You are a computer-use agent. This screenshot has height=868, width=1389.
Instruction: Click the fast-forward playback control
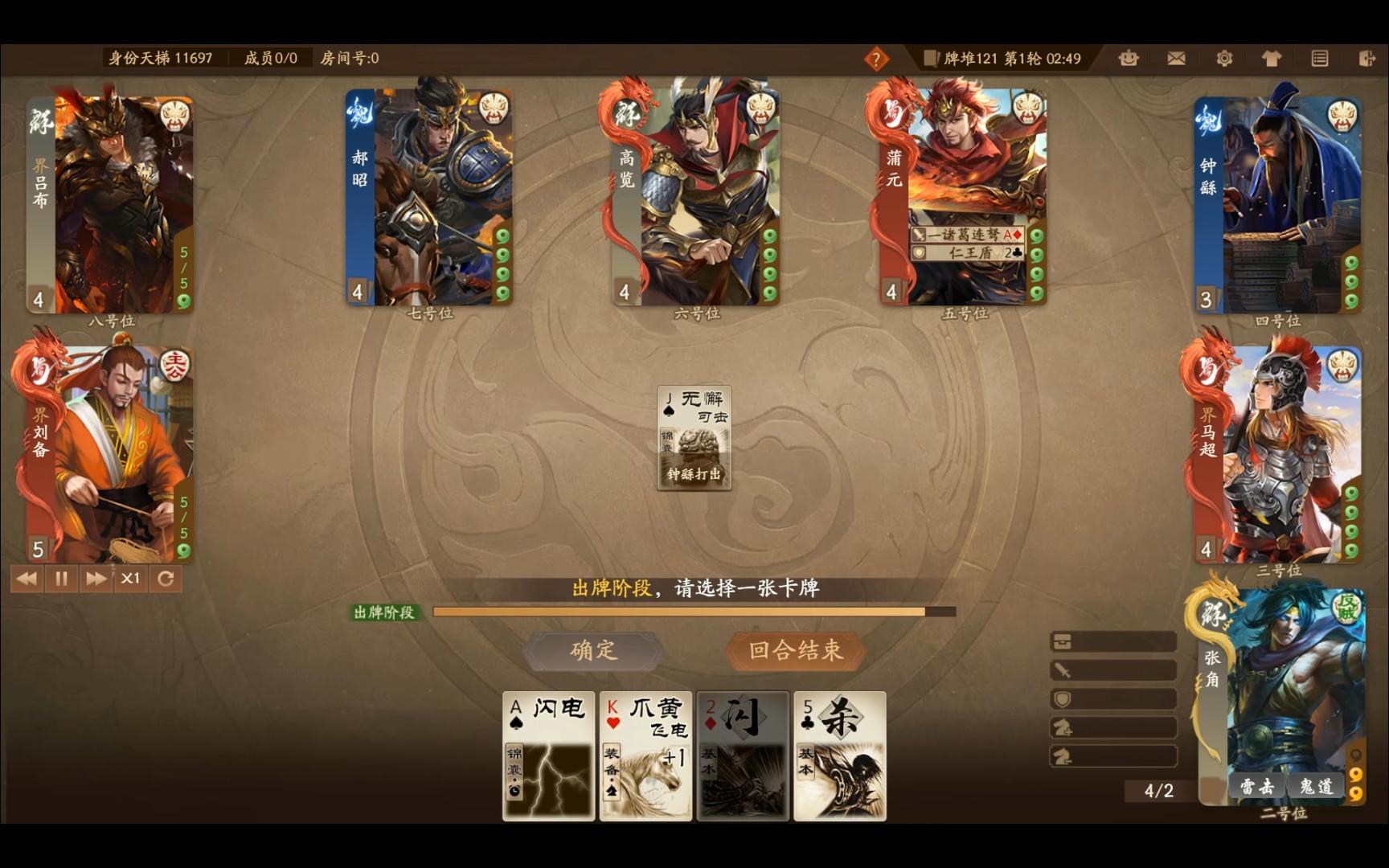pos(96,578)
